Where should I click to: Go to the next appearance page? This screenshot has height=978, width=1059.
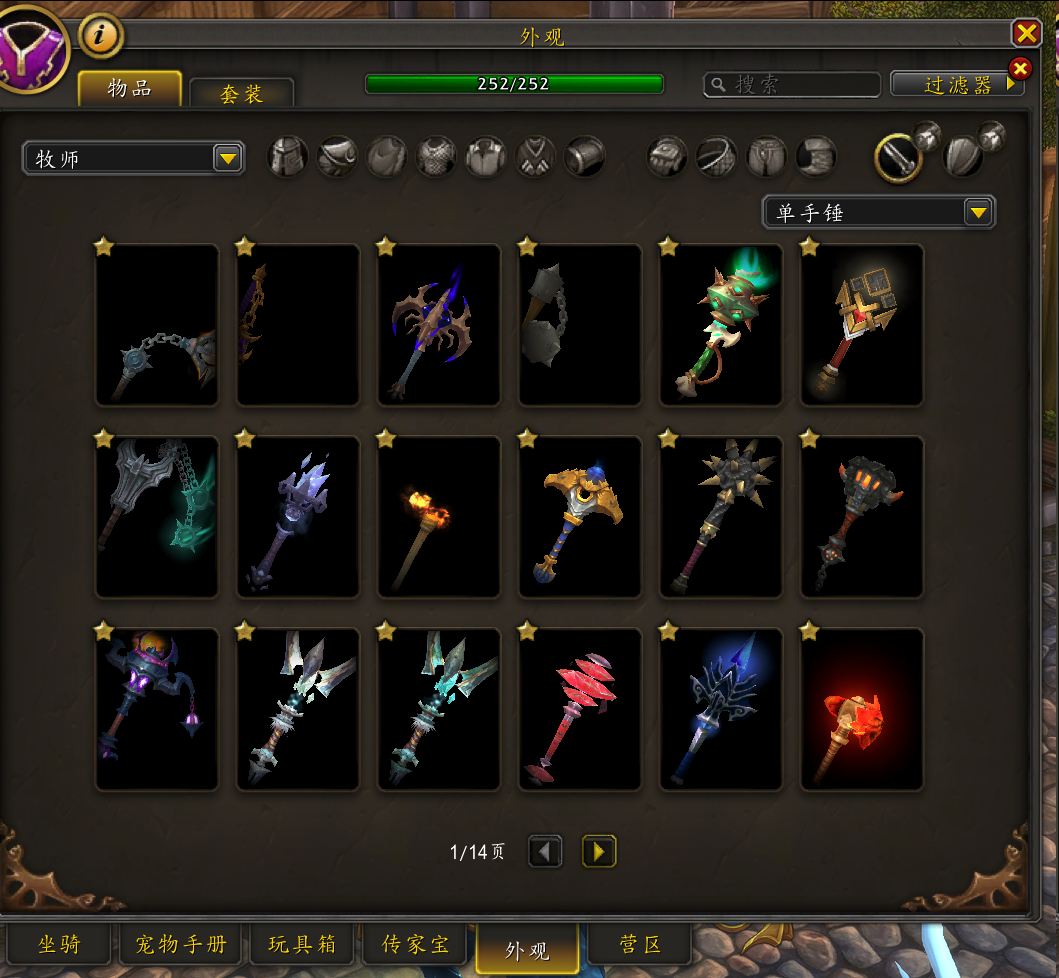[x=599, y=852]
